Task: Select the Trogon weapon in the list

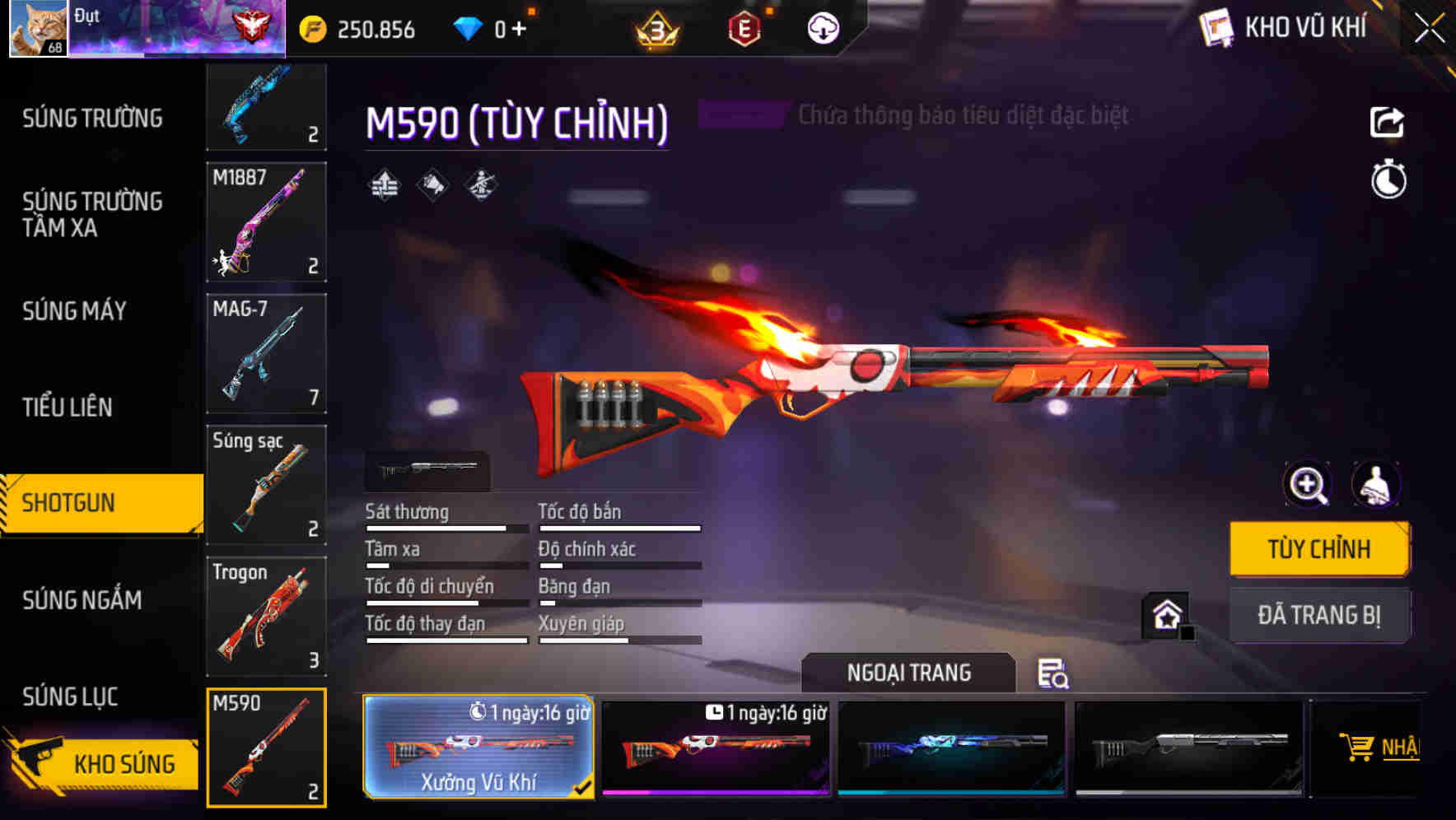Action: (x=265, y=616)
